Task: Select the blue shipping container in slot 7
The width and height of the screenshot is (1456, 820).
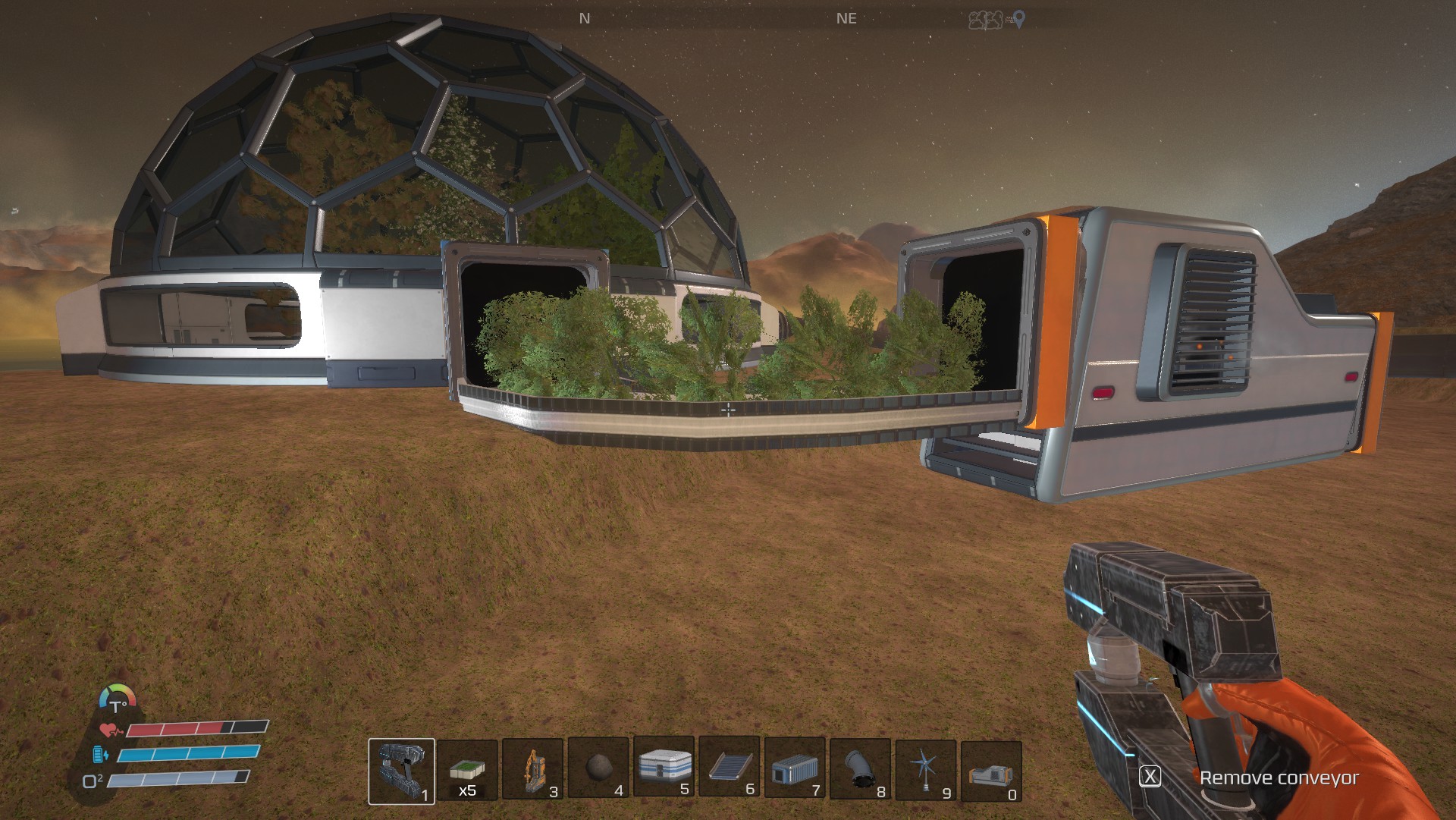Action: (x=795, y=768)
